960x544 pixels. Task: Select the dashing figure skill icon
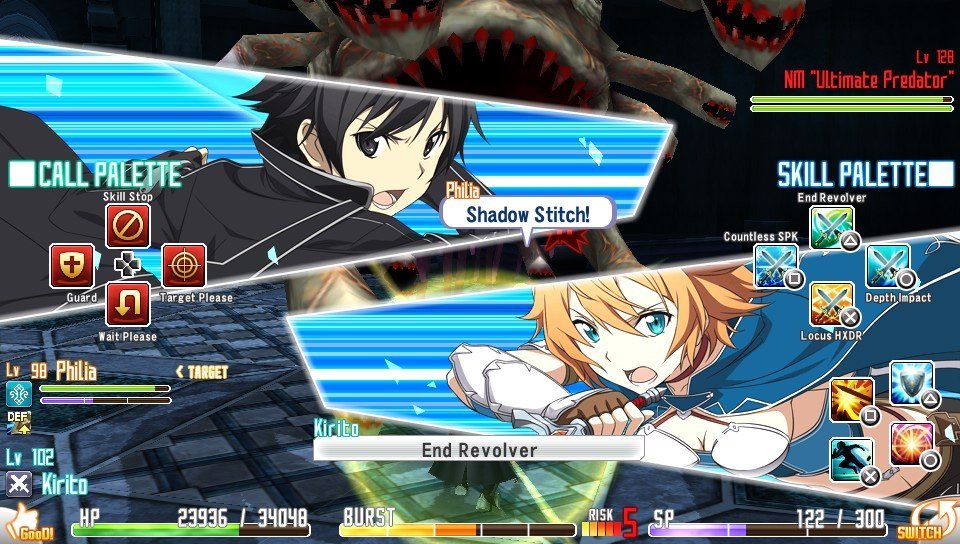tap(852, 460)
